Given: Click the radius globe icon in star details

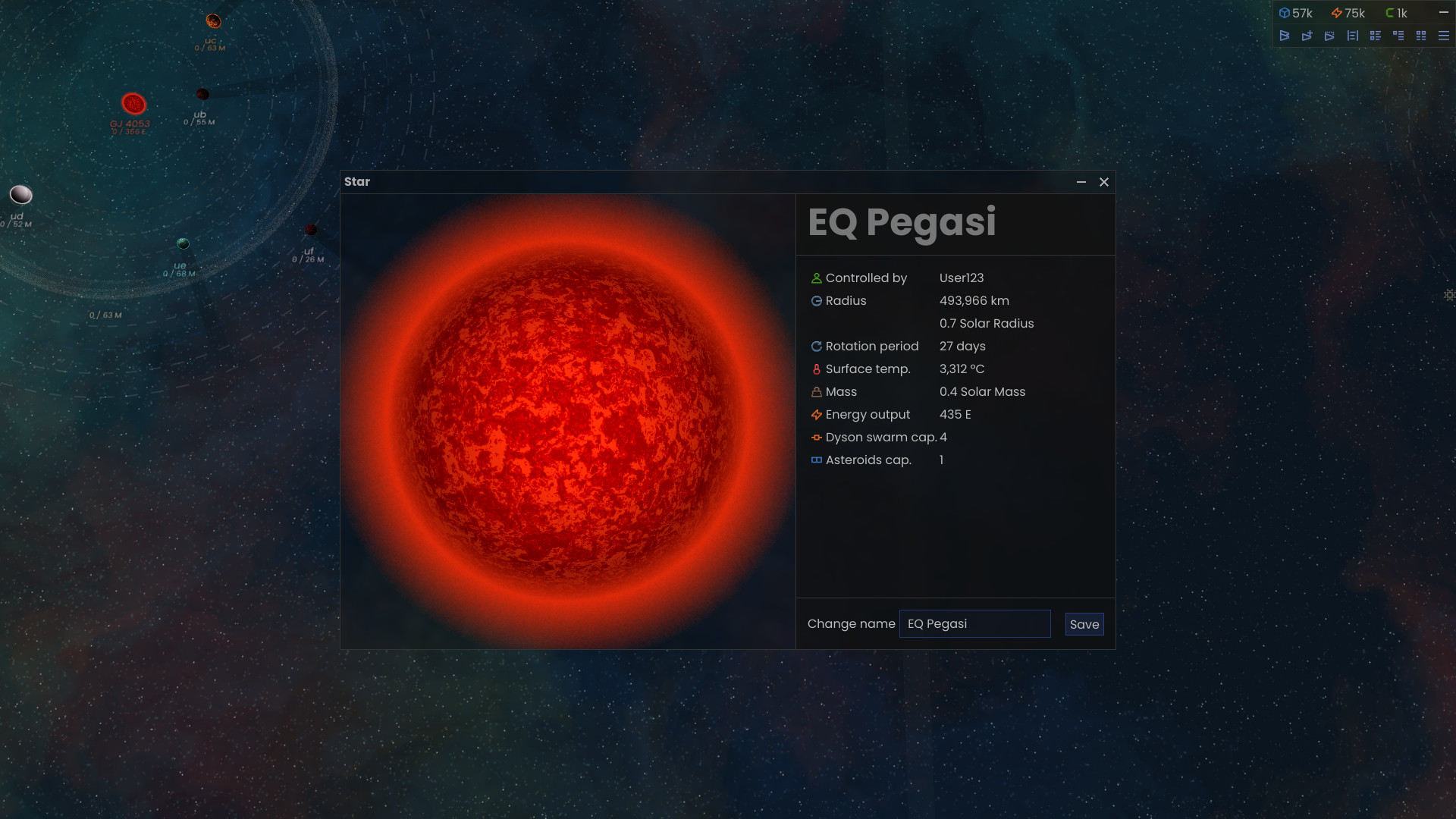Looking at the screenshot, I should [x=816, y=301].
